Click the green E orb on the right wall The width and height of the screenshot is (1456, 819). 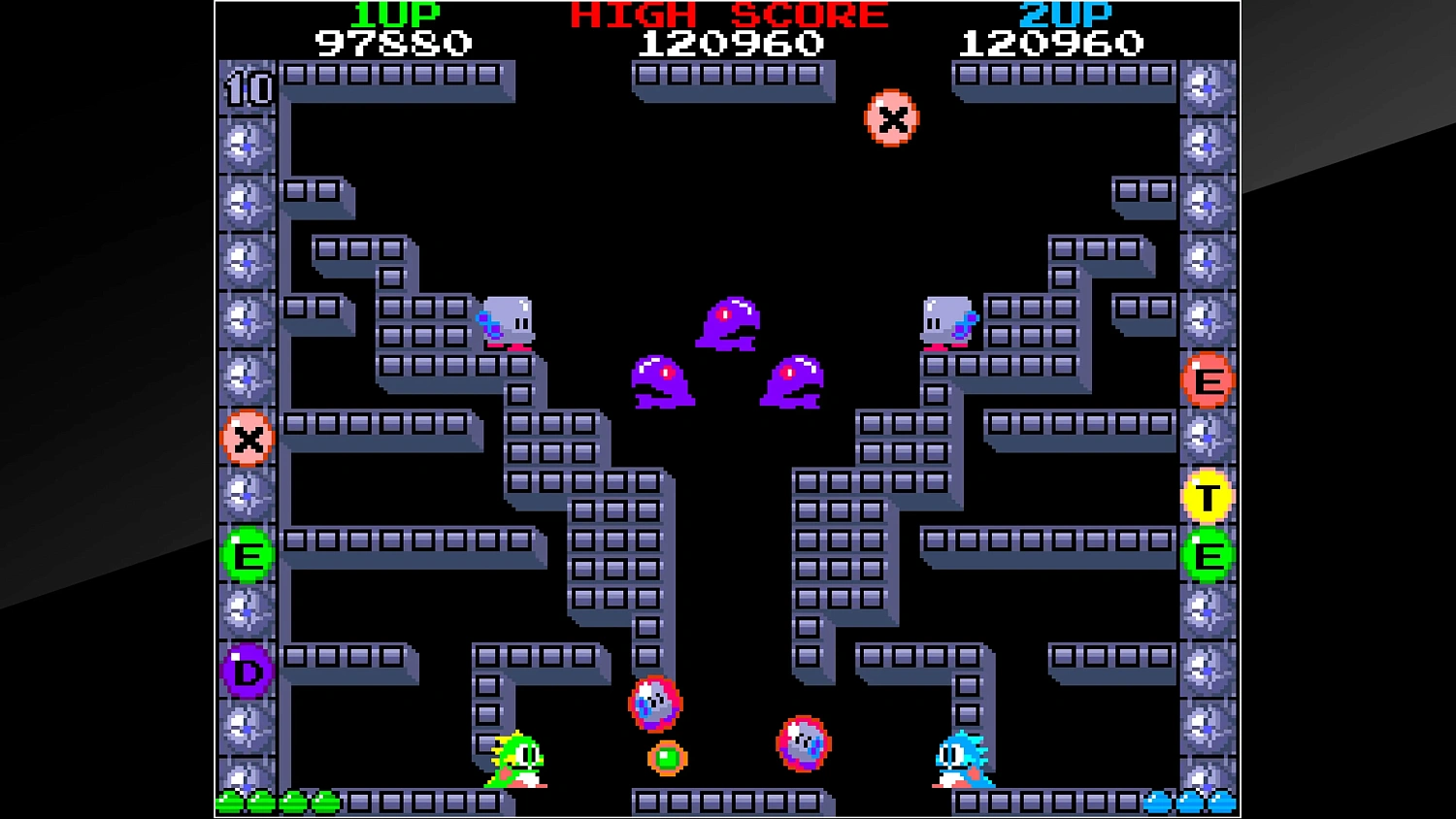[x=1208, y=556]
